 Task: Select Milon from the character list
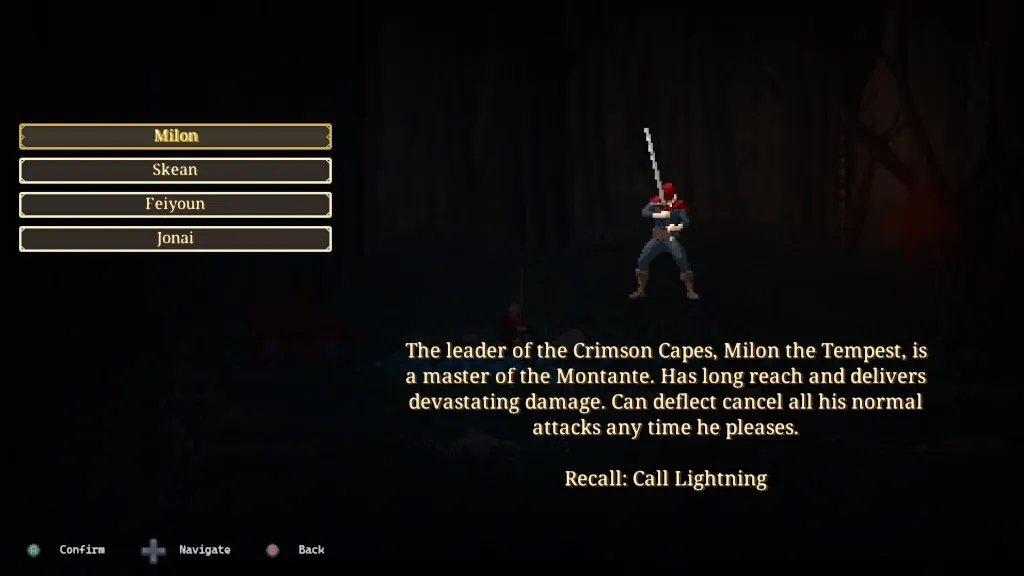(175, 136)
